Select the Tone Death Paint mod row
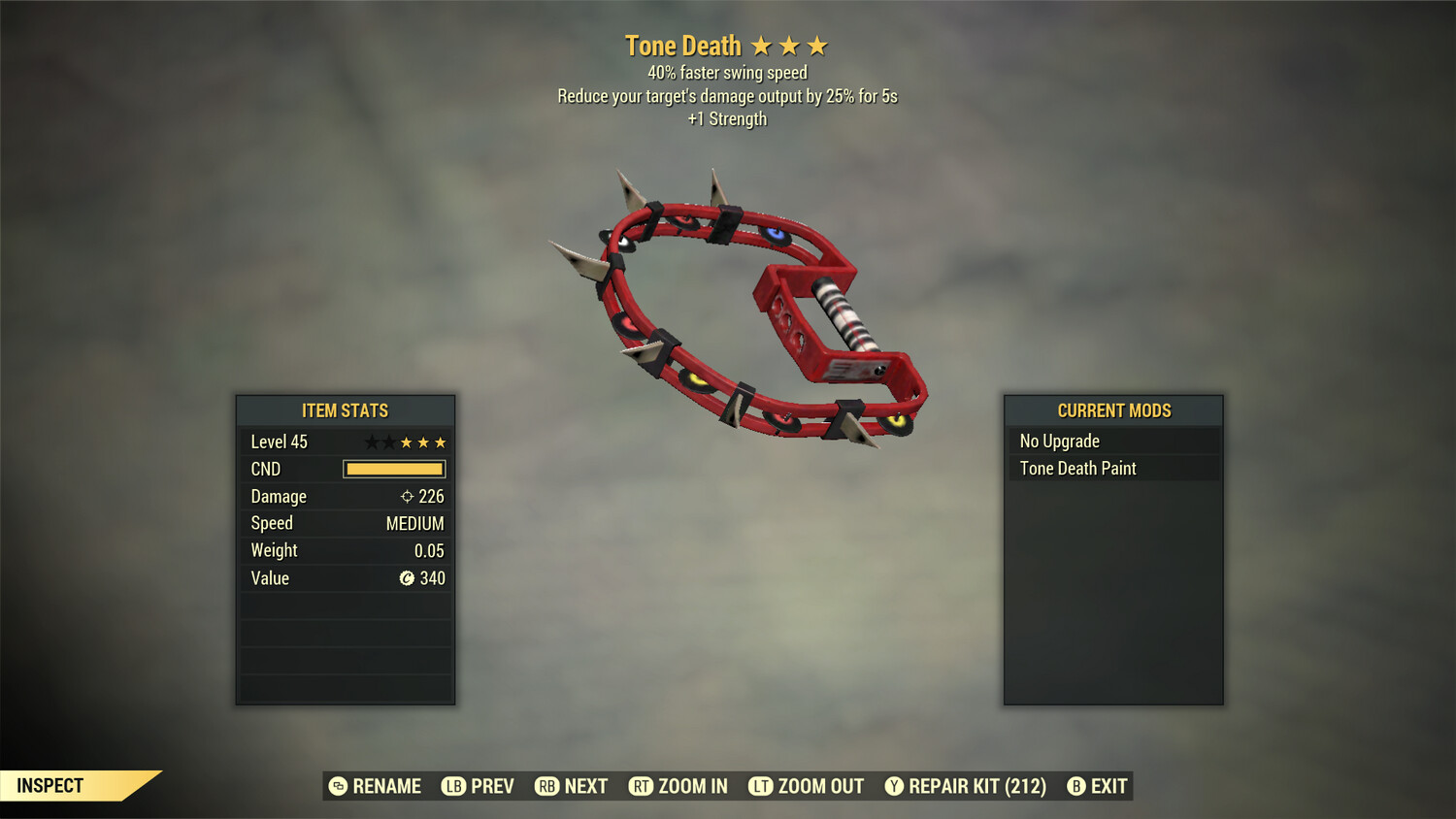Viewport: 1456px width, 819px height. click(x=1112, y=469)
